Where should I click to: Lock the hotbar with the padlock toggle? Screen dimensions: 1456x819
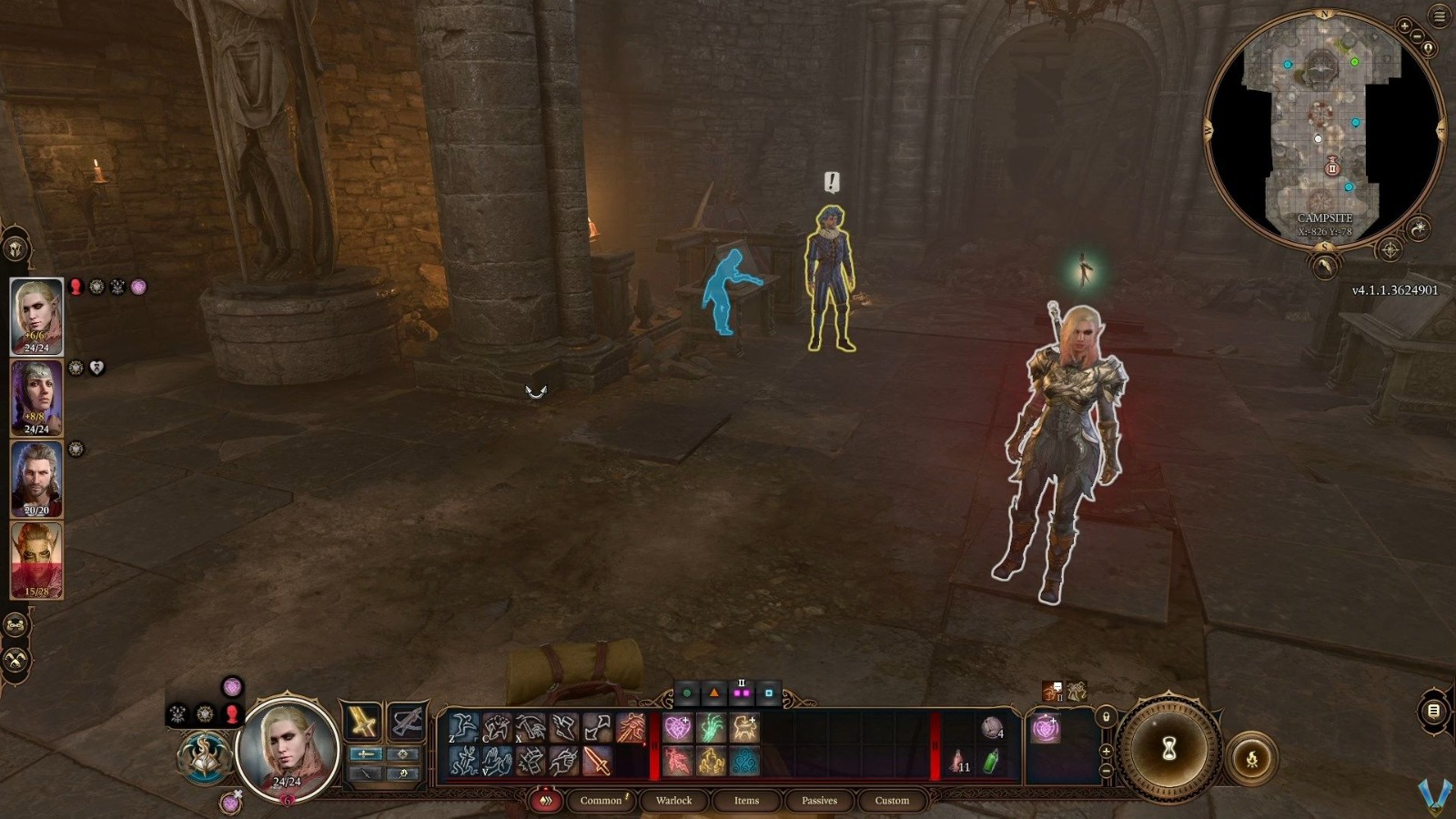[1107, 718]
